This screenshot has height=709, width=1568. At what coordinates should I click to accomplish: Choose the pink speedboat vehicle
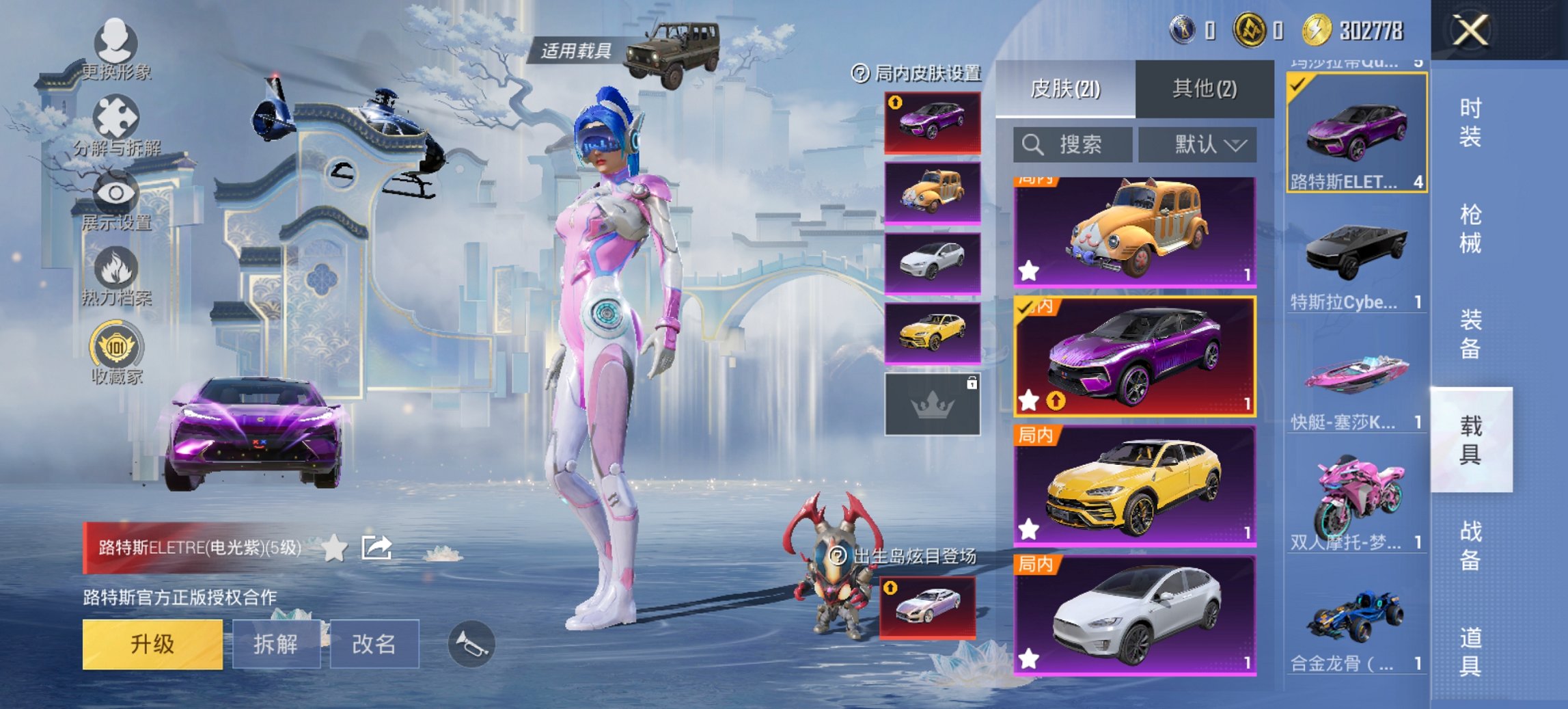tap(1356, 383)
